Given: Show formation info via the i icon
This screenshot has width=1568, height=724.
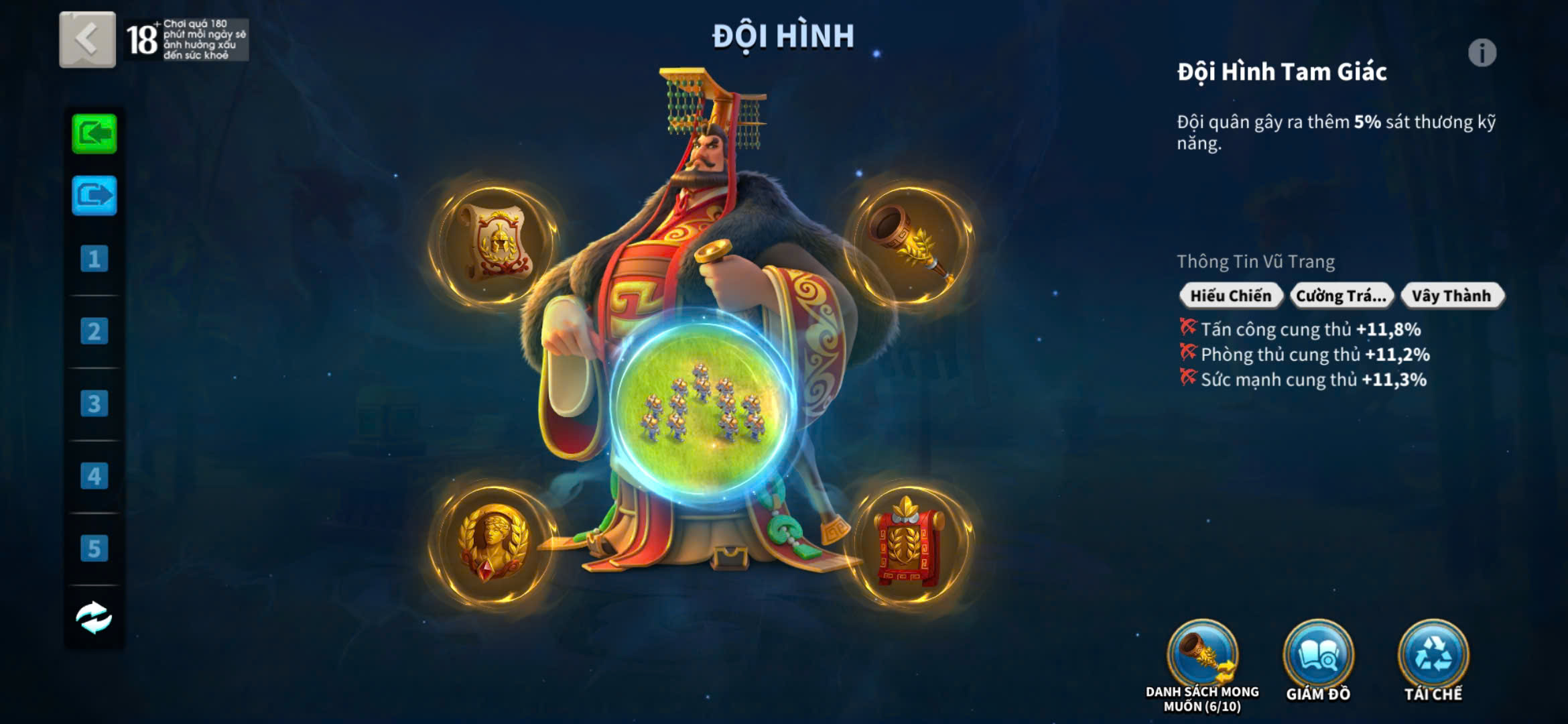Looking at the screenshot, I should 1482,53.
